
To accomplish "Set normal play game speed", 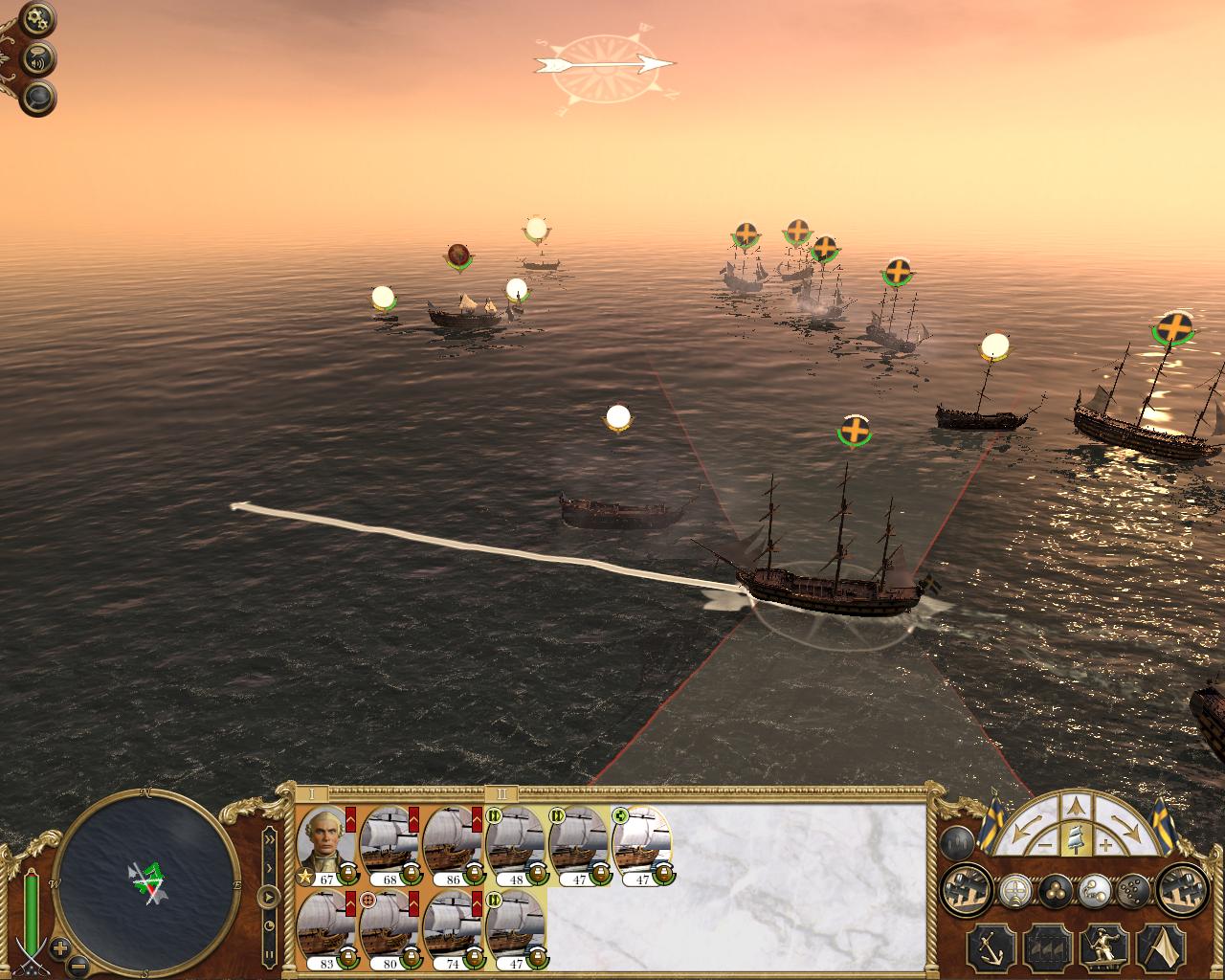I will point(270,898).
